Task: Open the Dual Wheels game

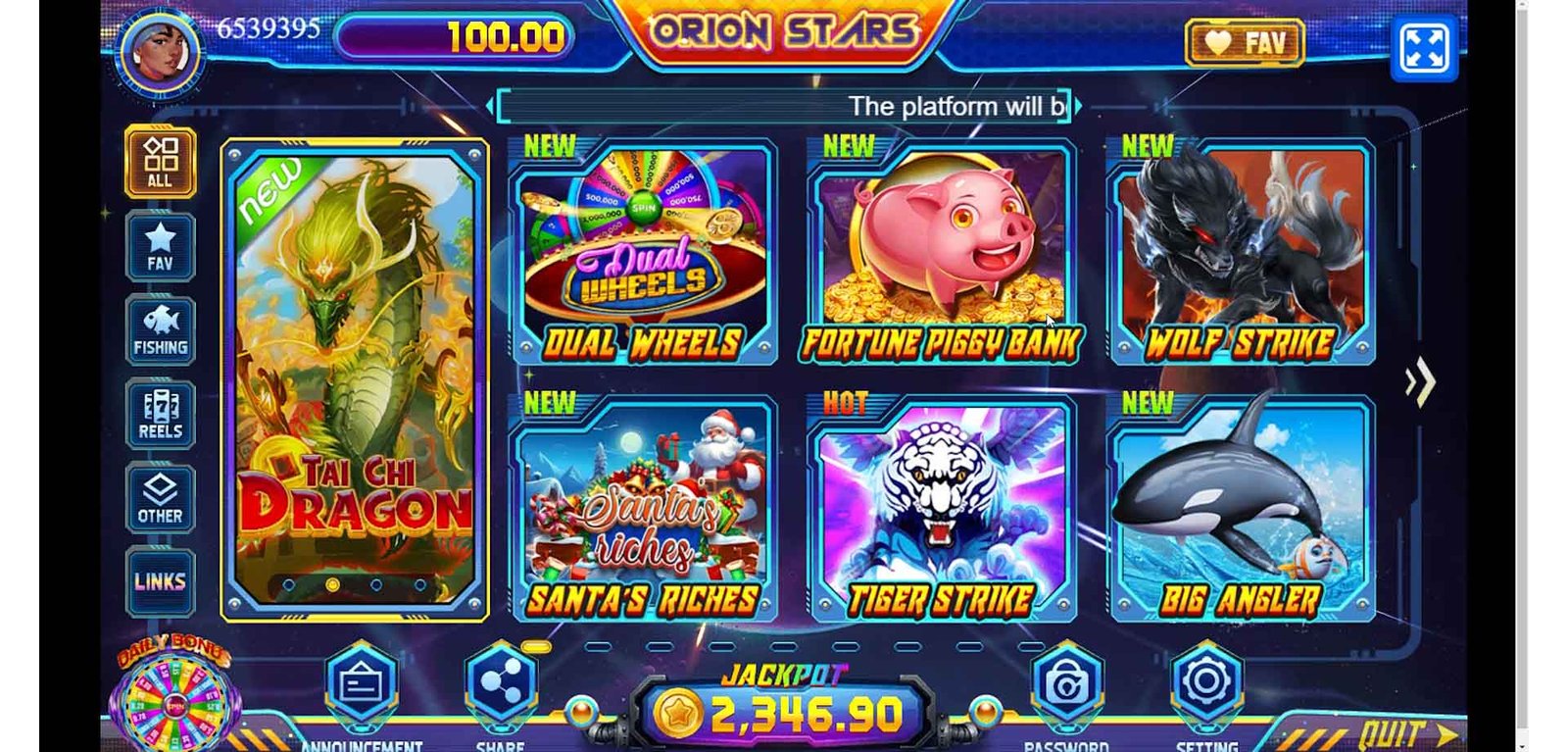Action: tap(644, 253)
